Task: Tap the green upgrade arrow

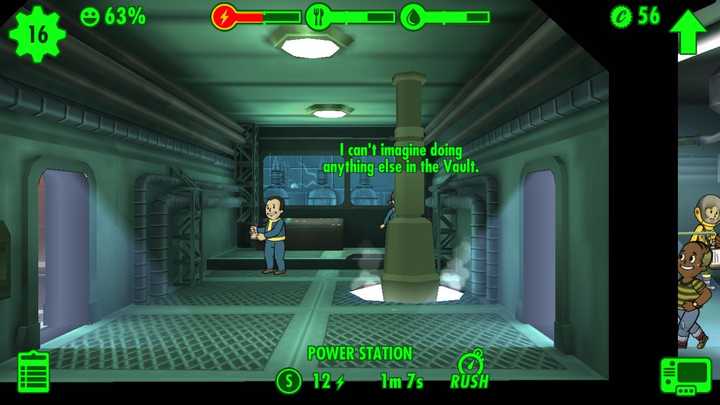Action: pos(688,31)
